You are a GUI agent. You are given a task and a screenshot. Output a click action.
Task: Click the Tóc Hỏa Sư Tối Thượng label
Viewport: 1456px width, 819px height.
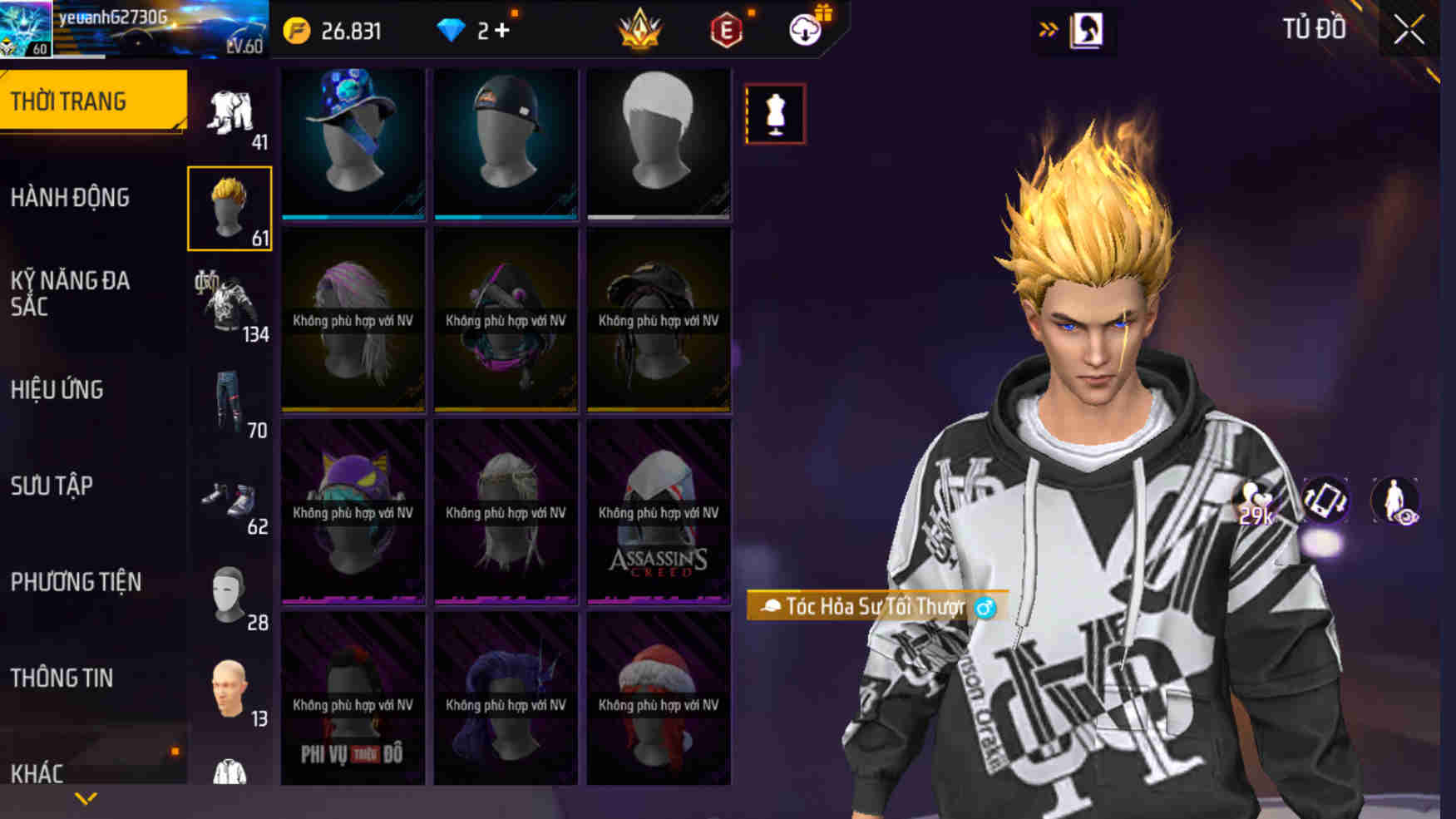tap(871, 607)
